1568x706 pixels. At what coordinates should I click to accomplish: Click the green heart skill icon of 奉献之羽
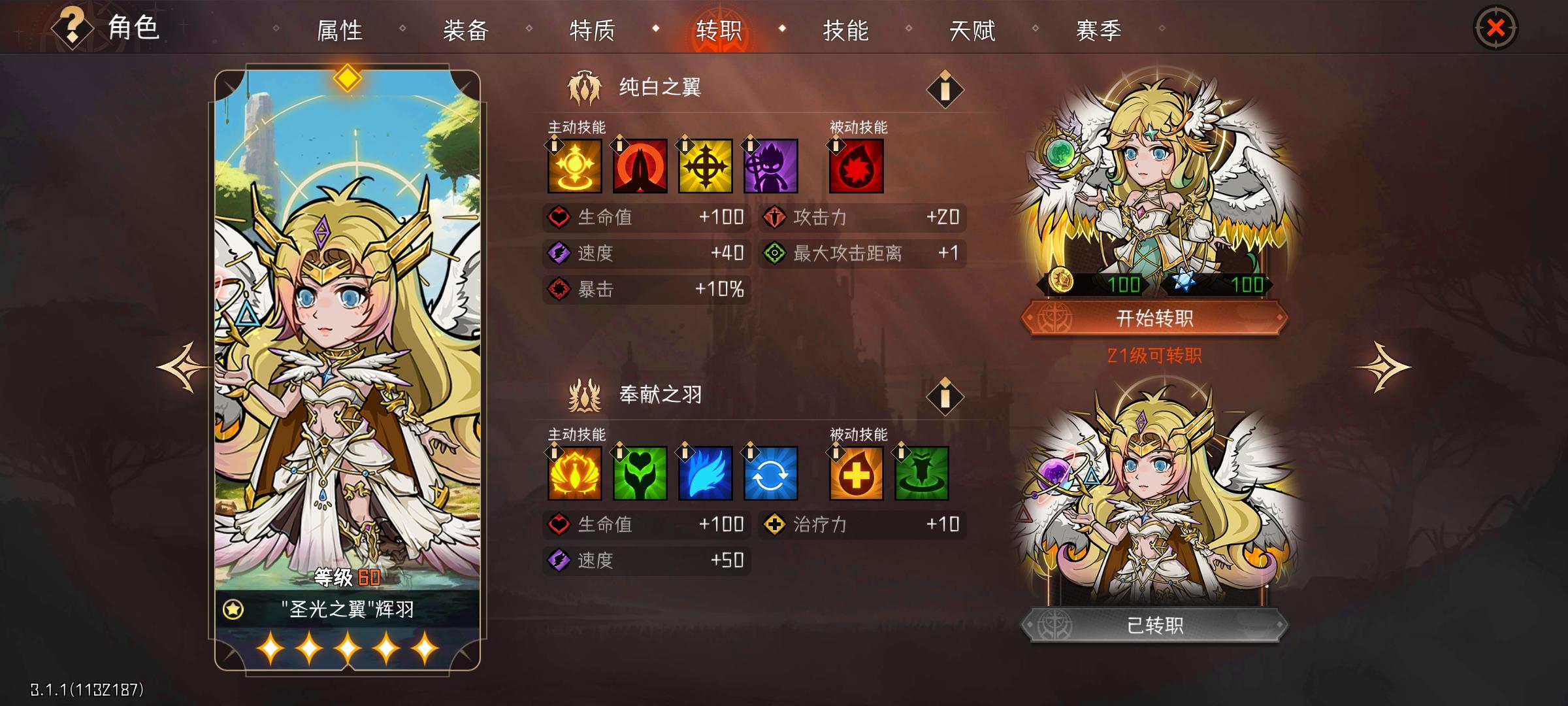point(640,475)
